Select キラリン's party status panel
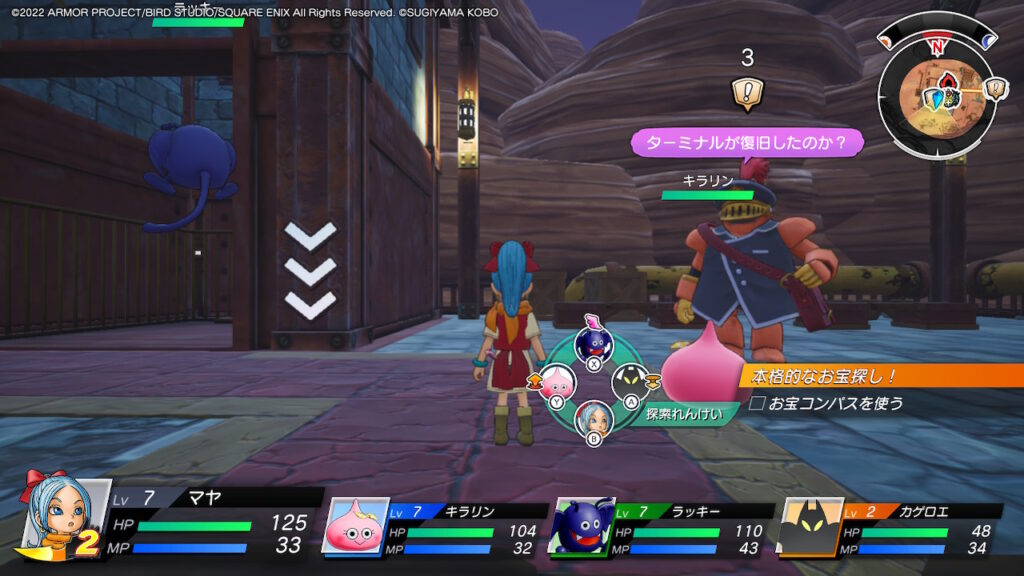Screen dimensions: 1024x576 436,527
